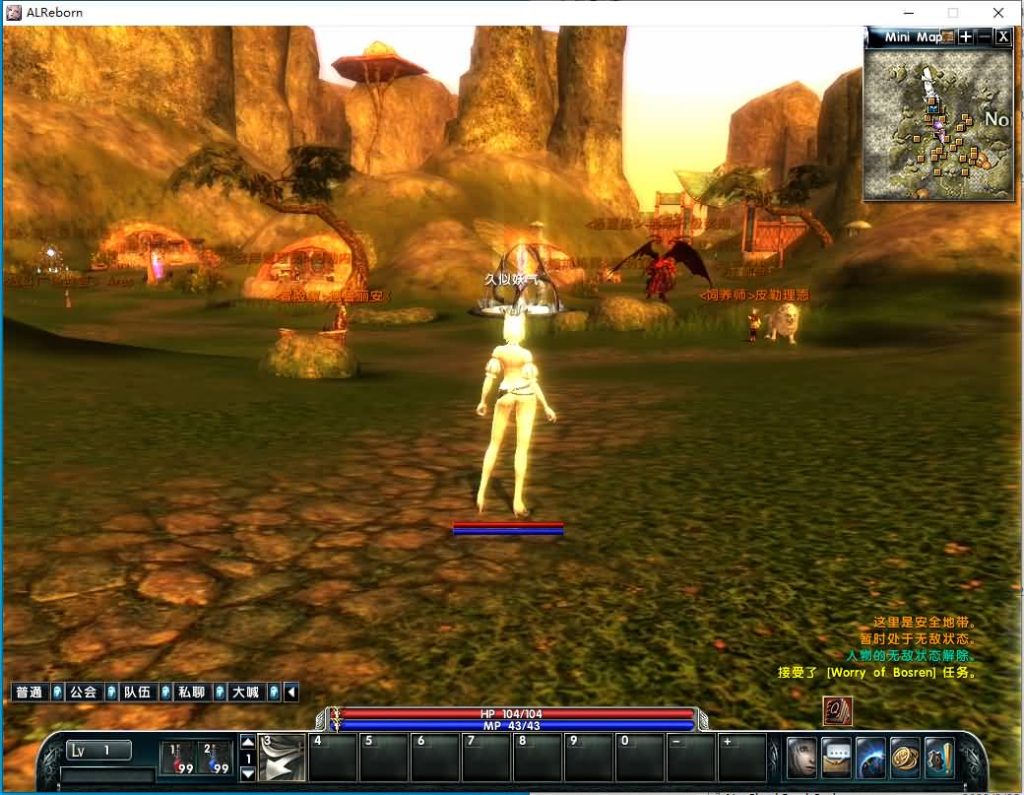Open the quest book icon above the hotbar
The image size is (1024, 795).
(837, 710)
